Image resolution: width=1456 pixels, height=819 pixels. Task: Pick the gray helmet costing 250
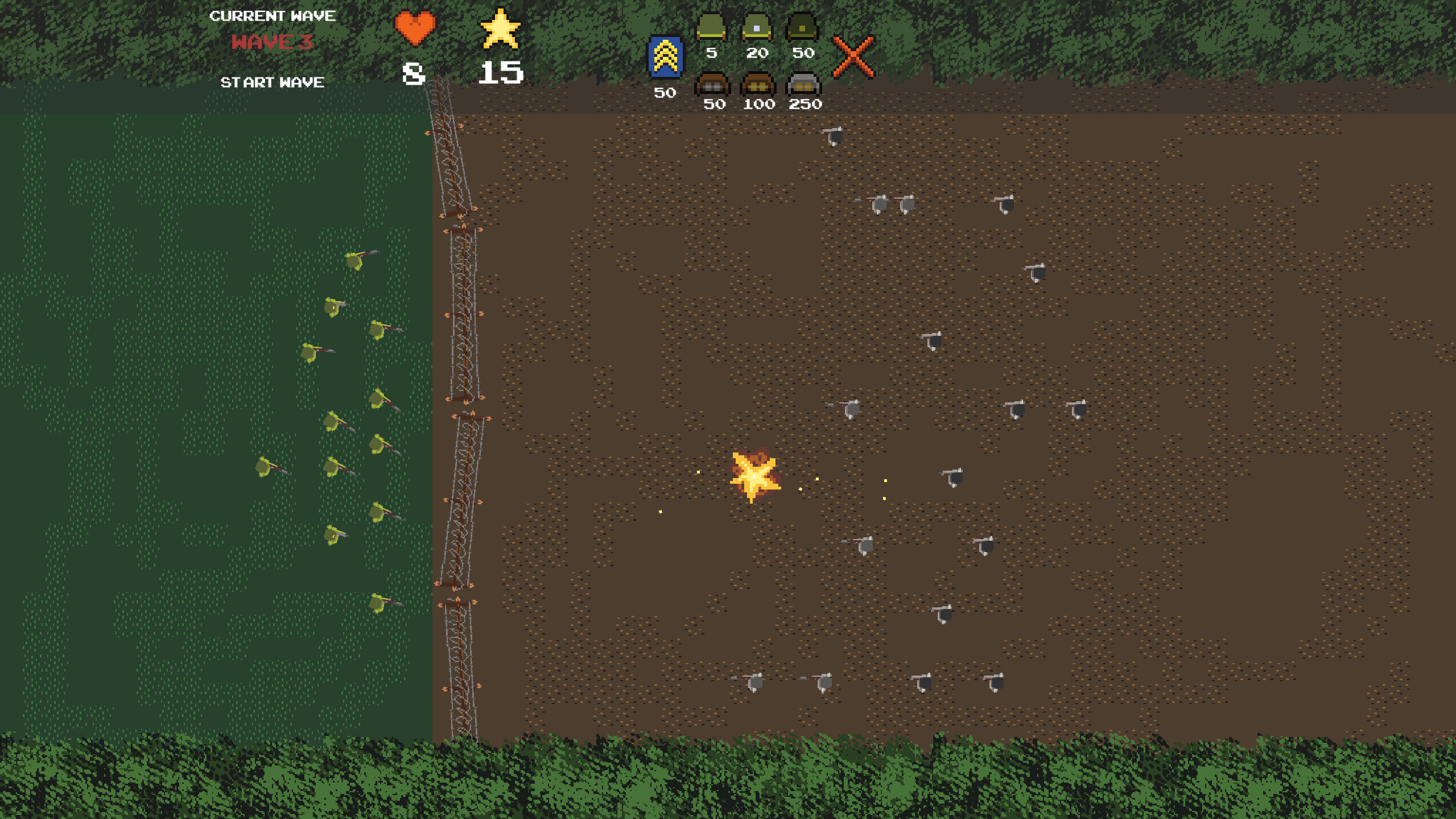pos(803,85)
